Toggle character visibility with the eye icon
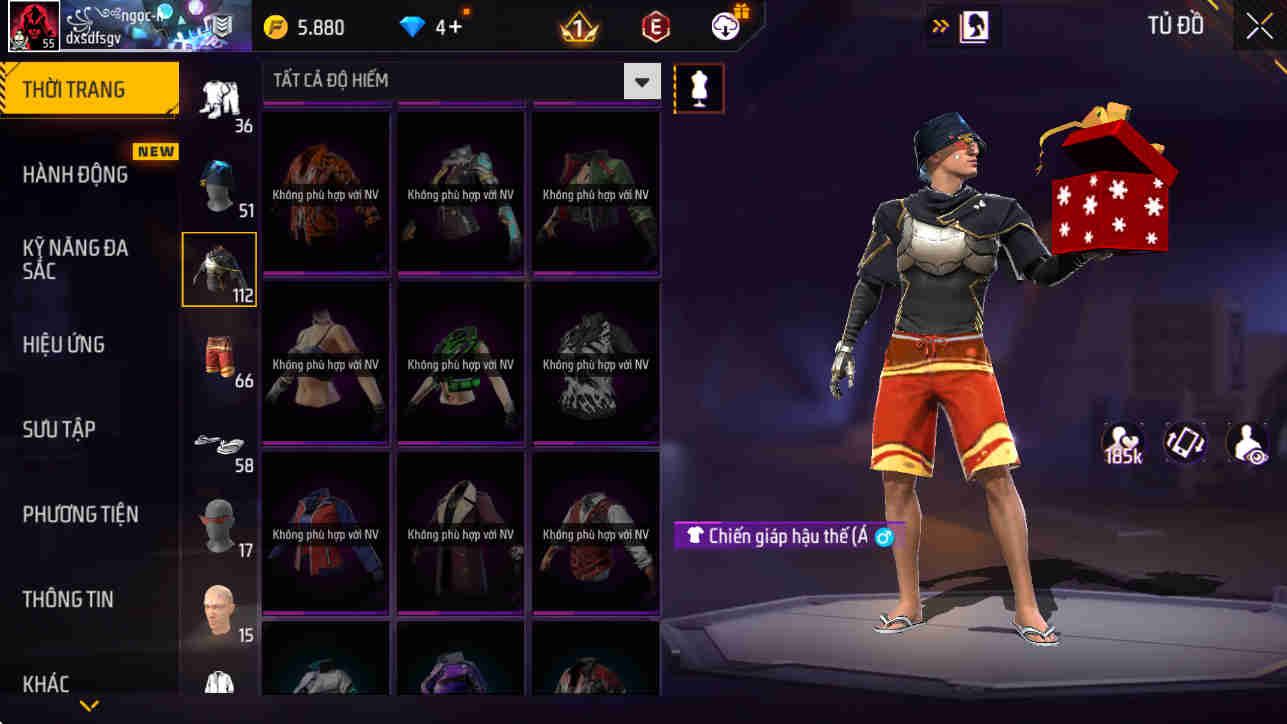This screenshot has width=1287, height=724. click(x=1248, y=442)
